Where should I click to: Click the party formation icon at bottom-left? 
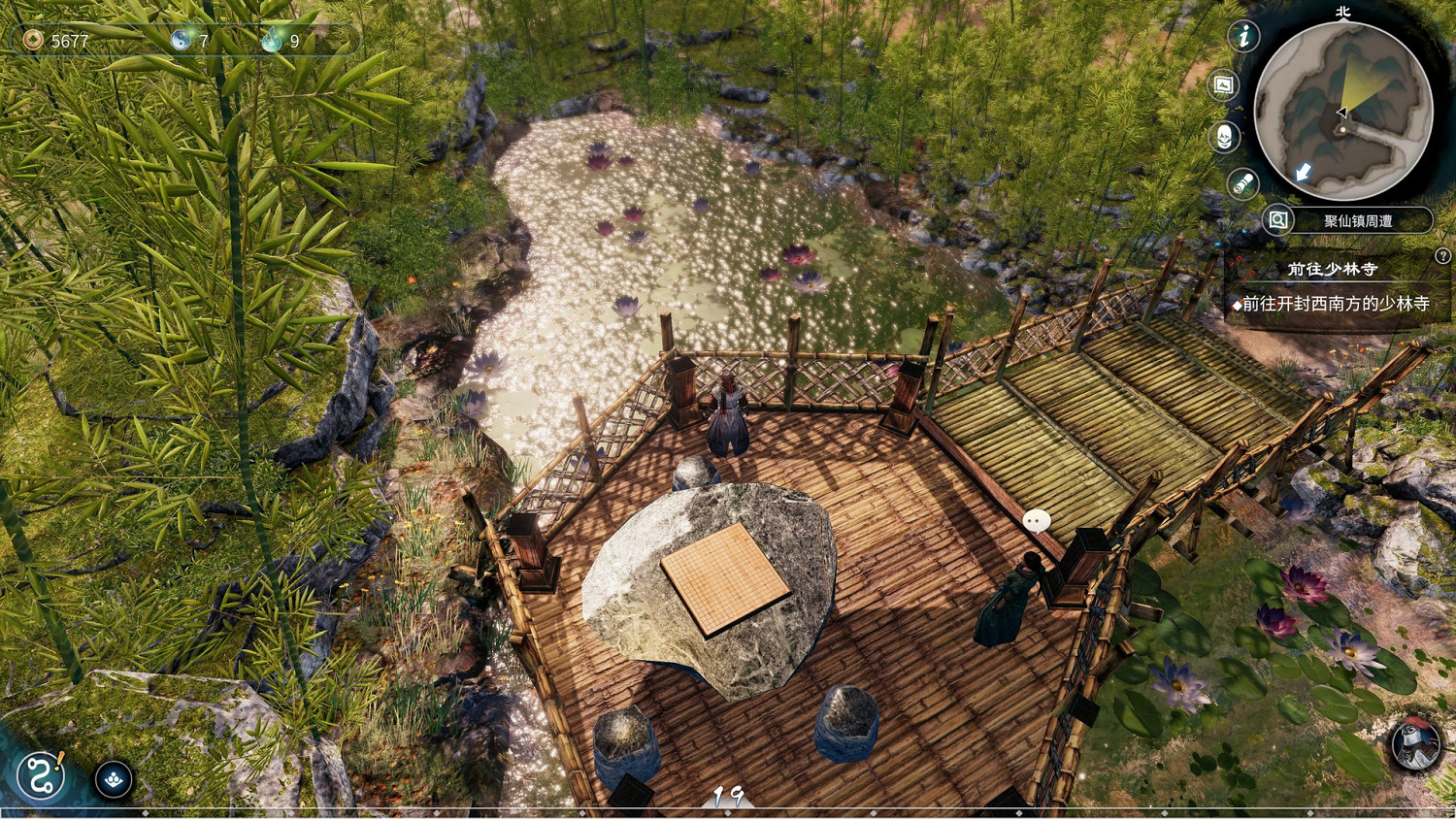[114, 778]
